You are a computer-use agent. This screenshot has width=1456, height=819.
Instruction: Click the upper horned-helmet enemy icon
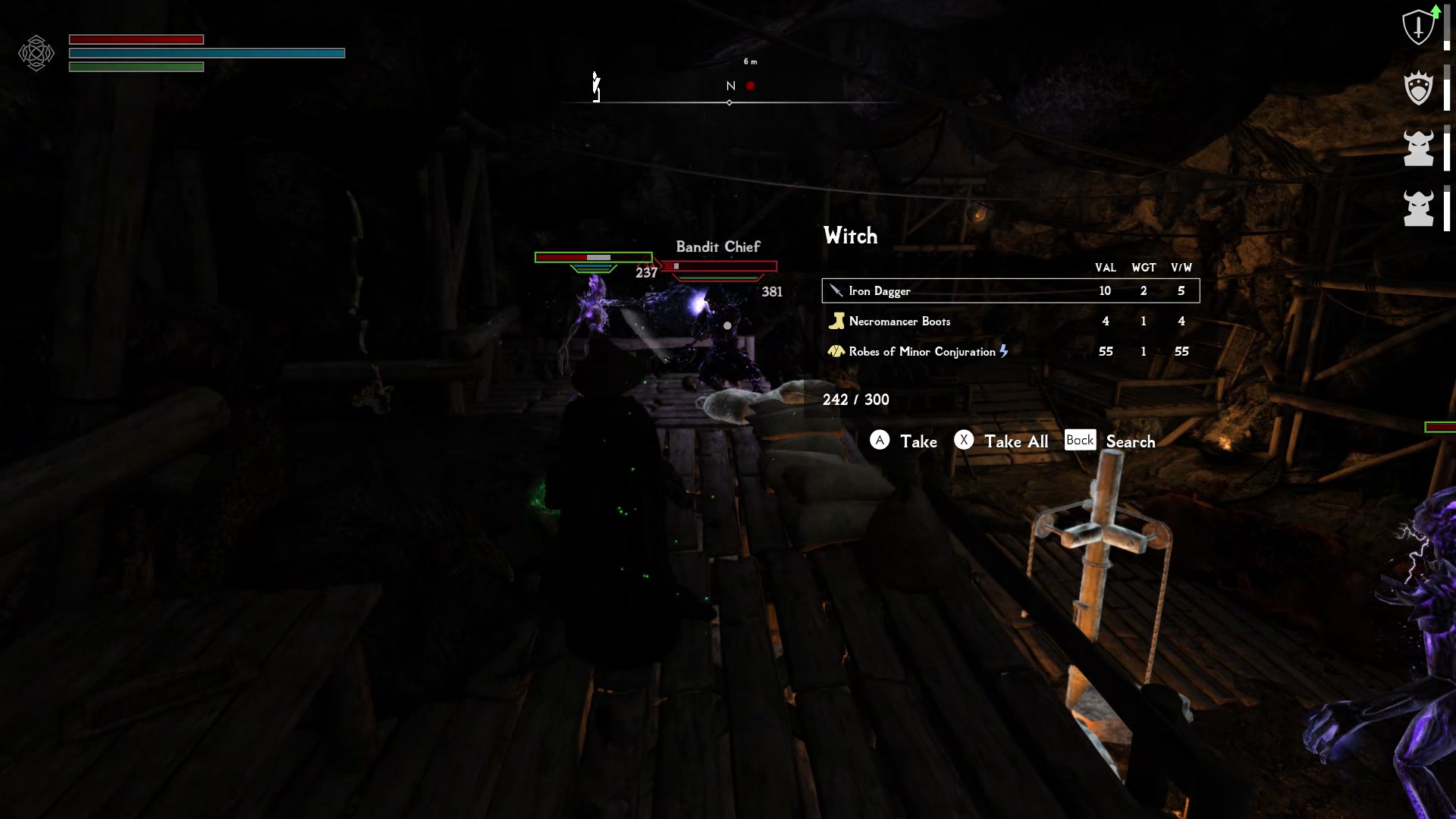click(1417, 149)
